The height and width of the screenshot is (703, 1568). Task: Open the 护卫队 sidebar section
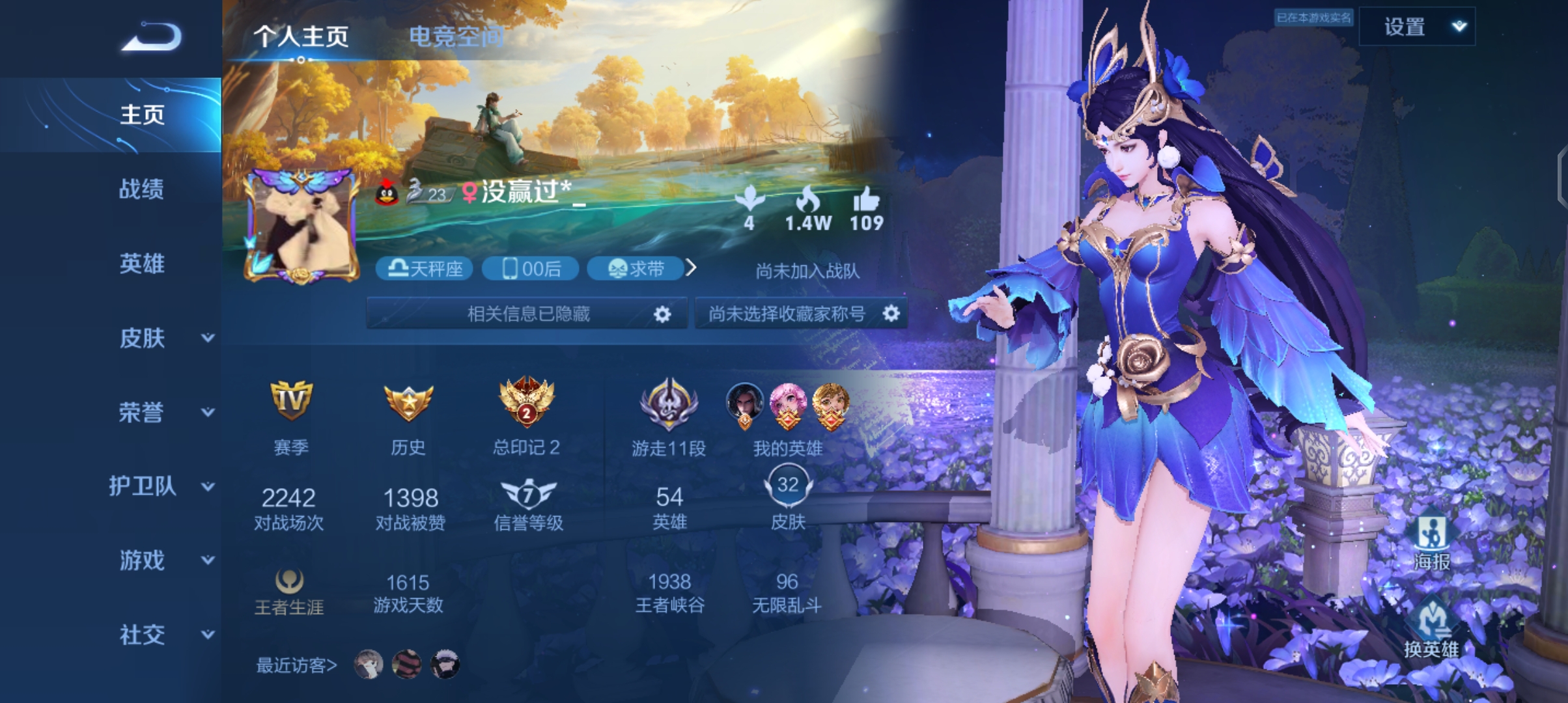(x=160, y=486)
